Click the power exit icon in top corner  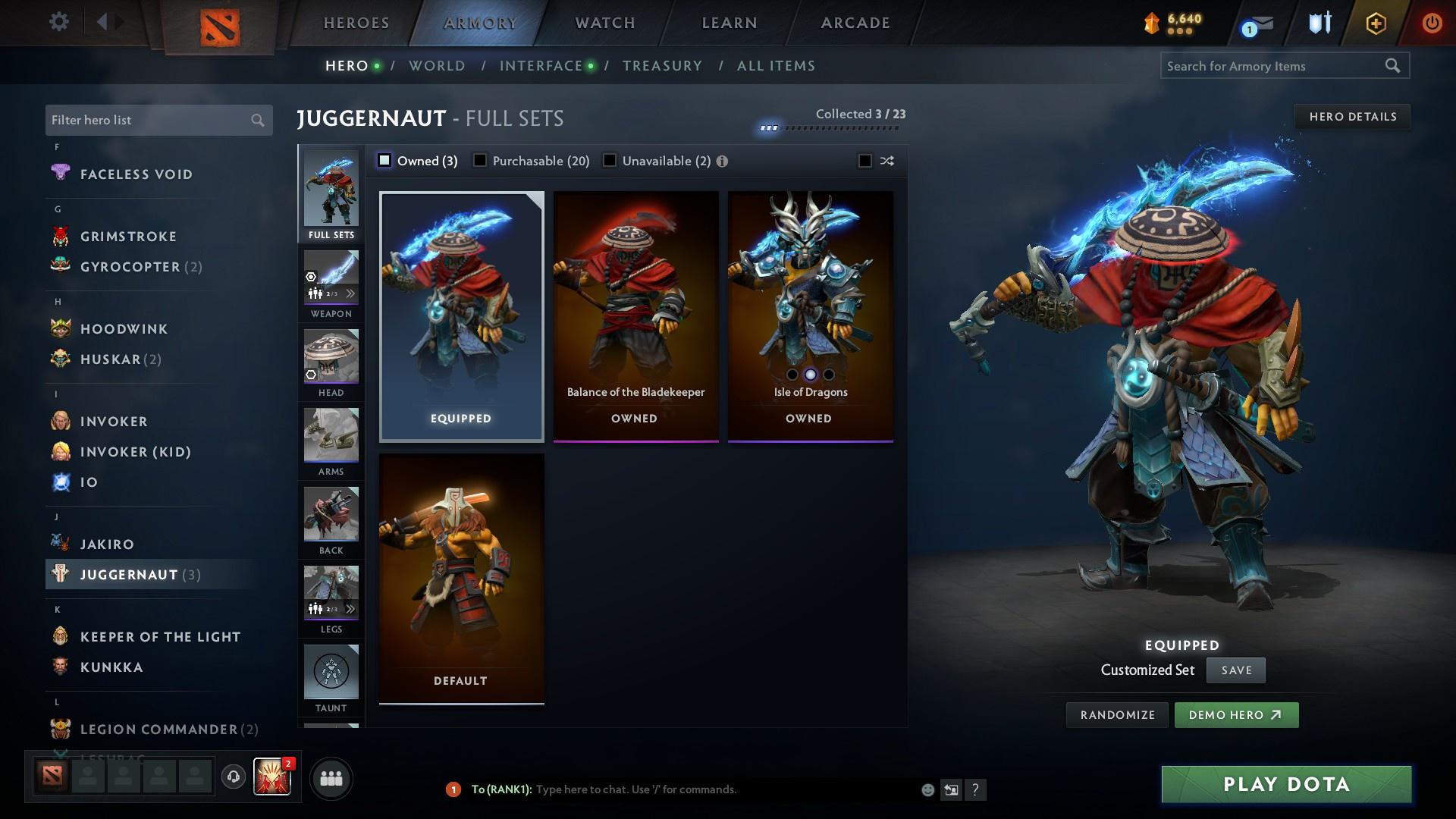click(x=1432, y=22)
